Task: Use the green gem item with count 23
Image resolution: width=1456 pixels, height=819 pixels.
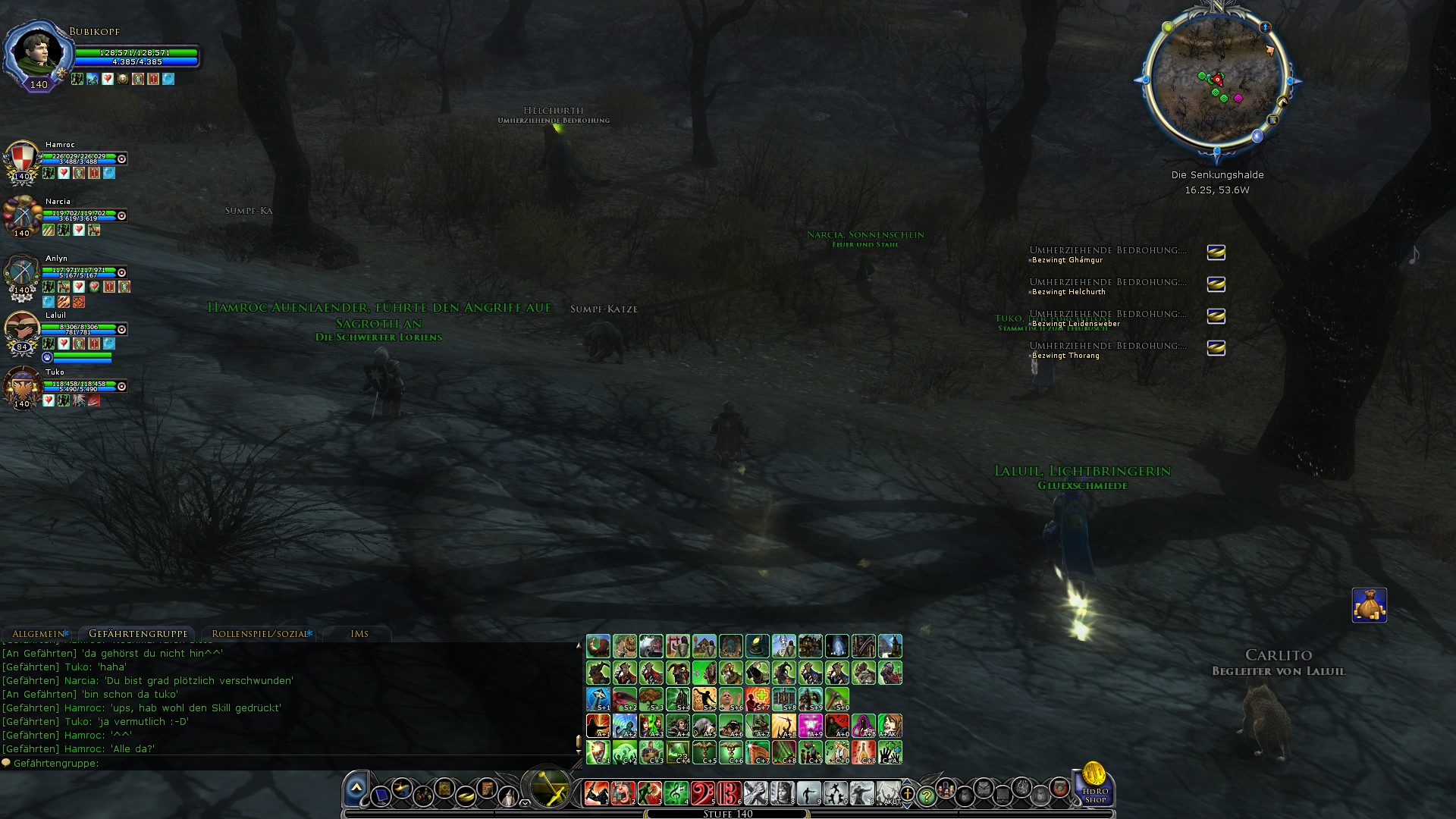Action: click(678, 752)
